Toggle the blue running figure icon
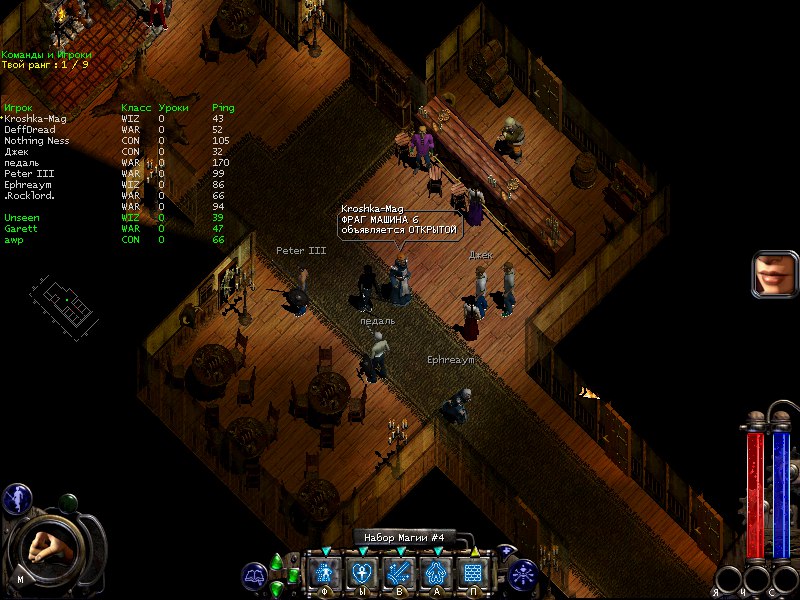Image resolution: width=800 pixels, height=600 pixels. (x=15, y=497)
